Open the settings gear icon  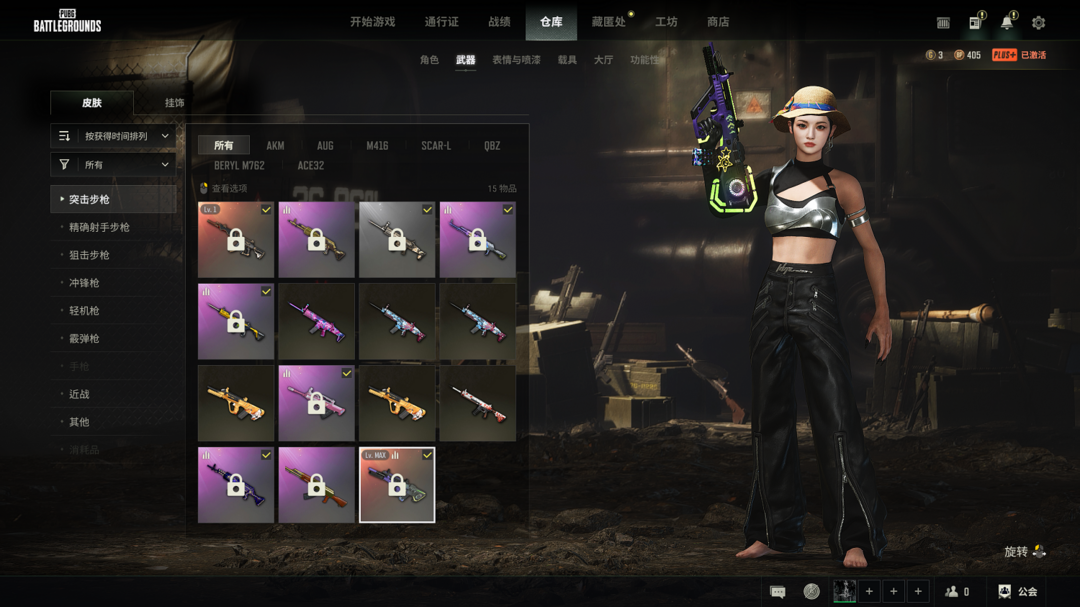point(1038,22)
